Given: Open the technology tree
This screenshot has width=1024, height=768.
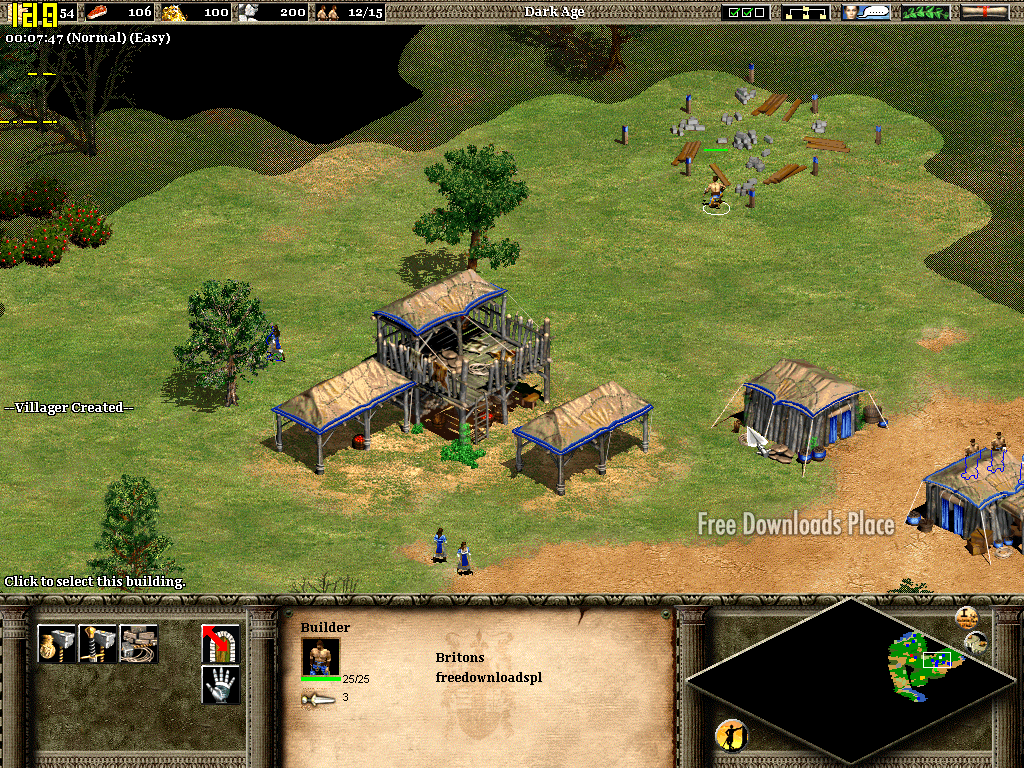Looking at the screenshot, I should 806,12.
